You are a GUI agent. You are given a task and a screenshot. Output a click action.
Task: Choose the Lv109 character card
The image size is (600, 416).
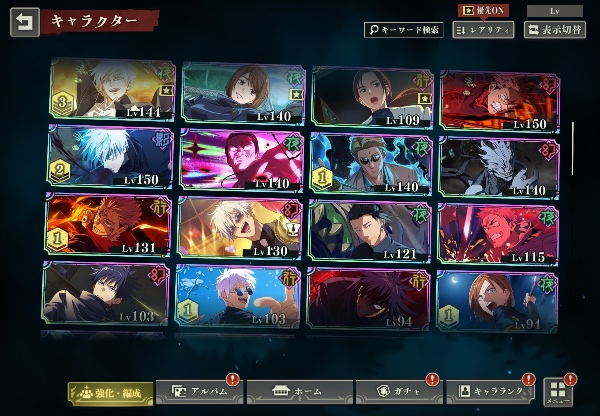point(372,97)
